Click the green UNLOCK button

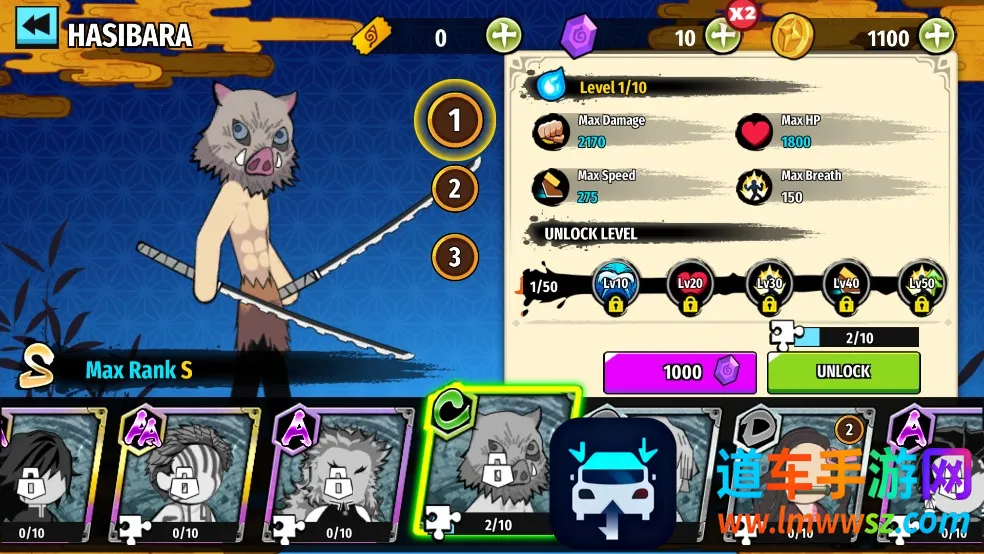click(843, 372)
